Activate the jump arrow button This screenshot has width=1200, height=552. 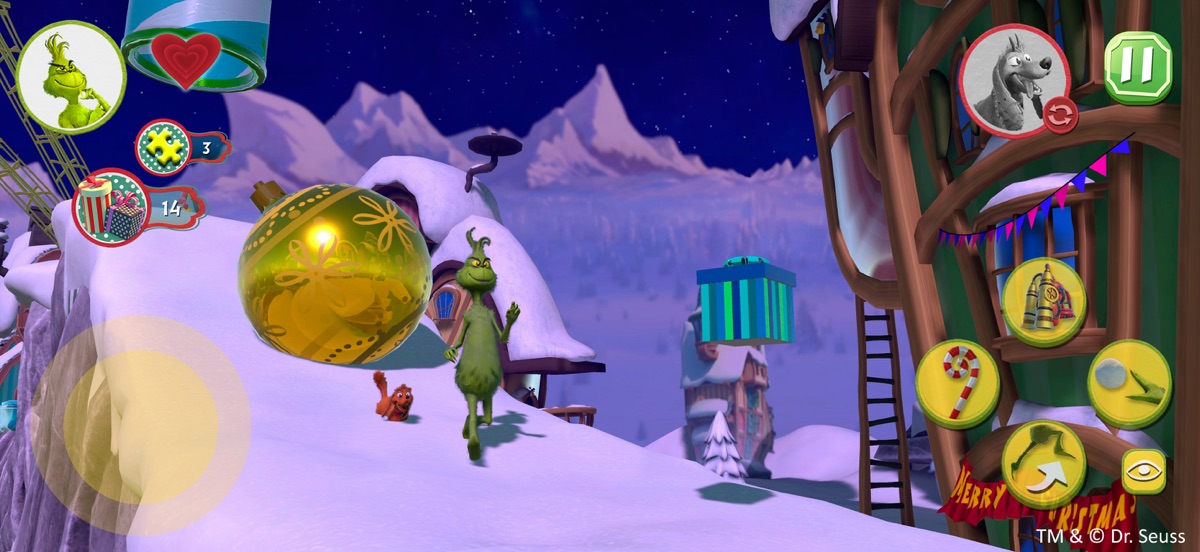click(x=1043, y=464)
